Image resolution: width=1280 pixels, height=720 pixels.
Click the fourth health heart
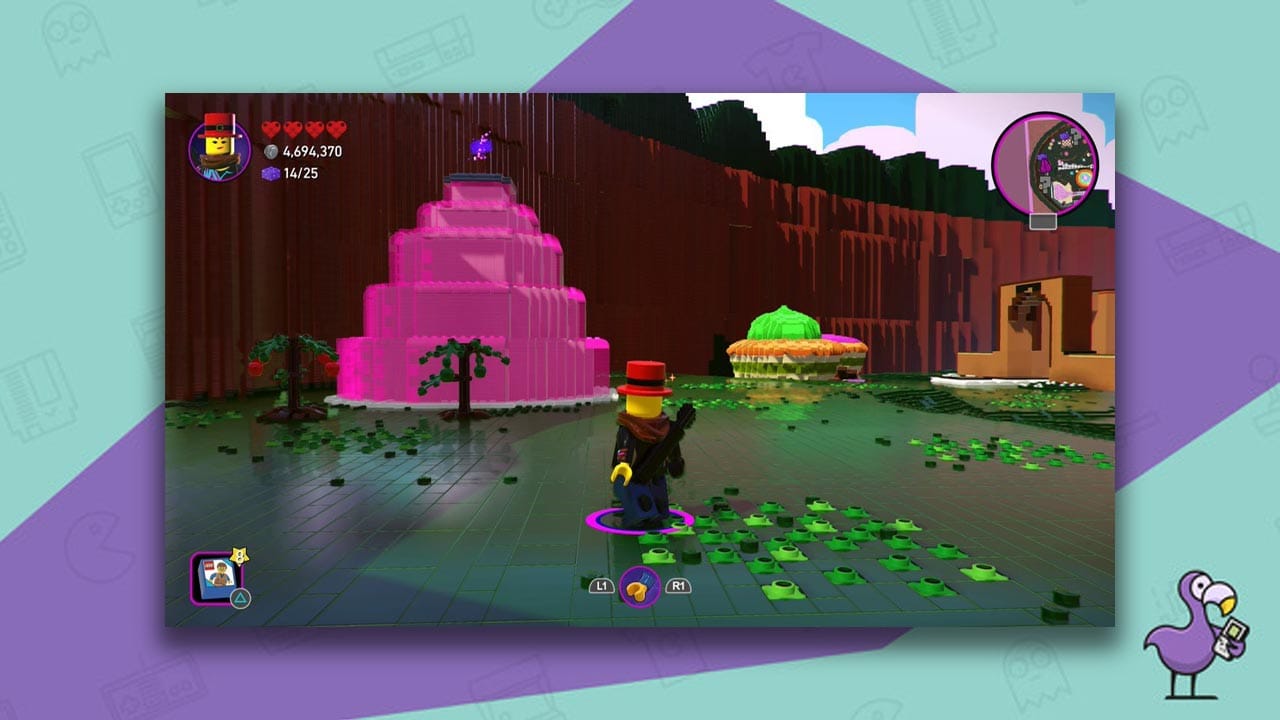pyautogui.click(x=333, y=126)
